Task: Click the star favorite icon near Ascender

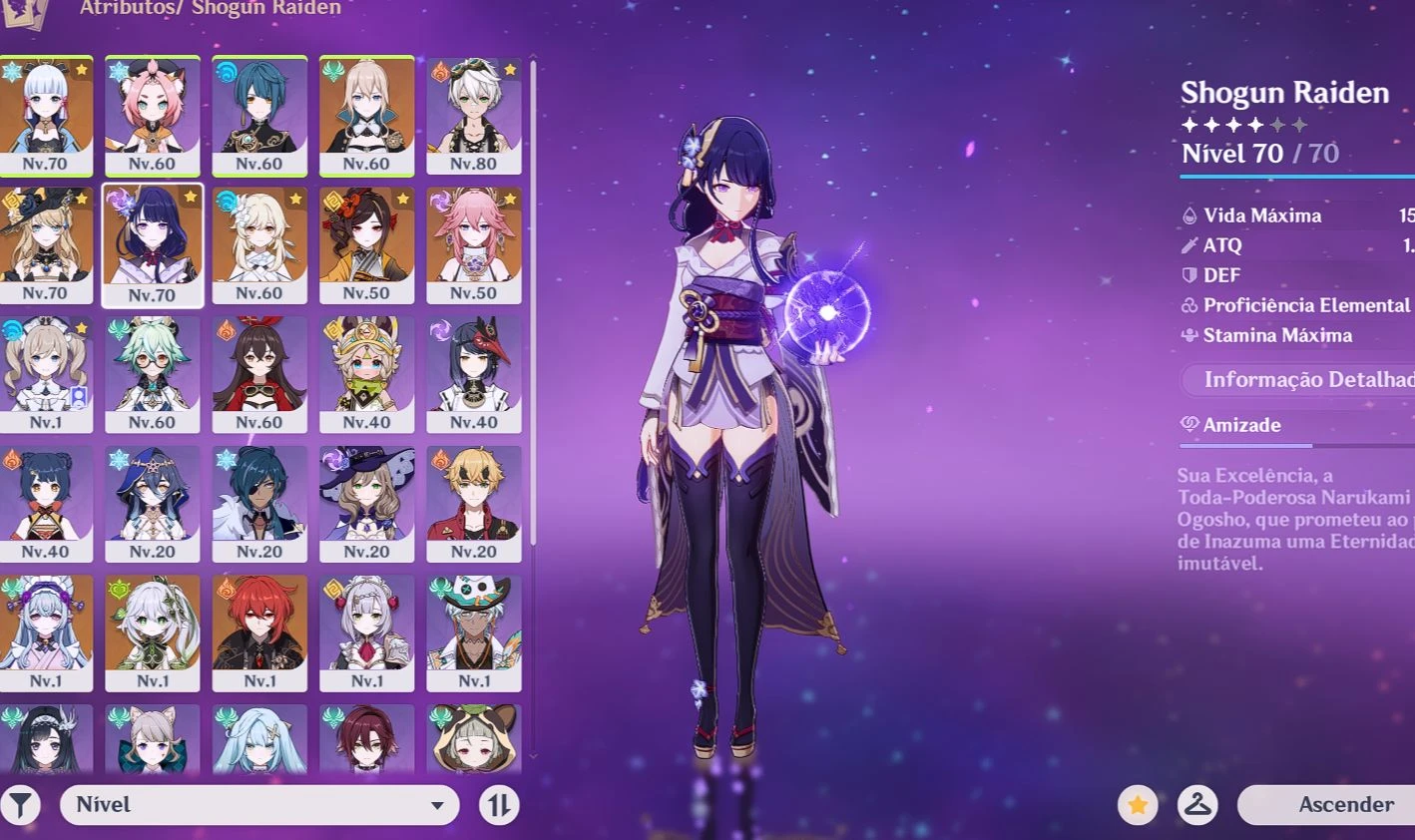Action: (1138, 805)
